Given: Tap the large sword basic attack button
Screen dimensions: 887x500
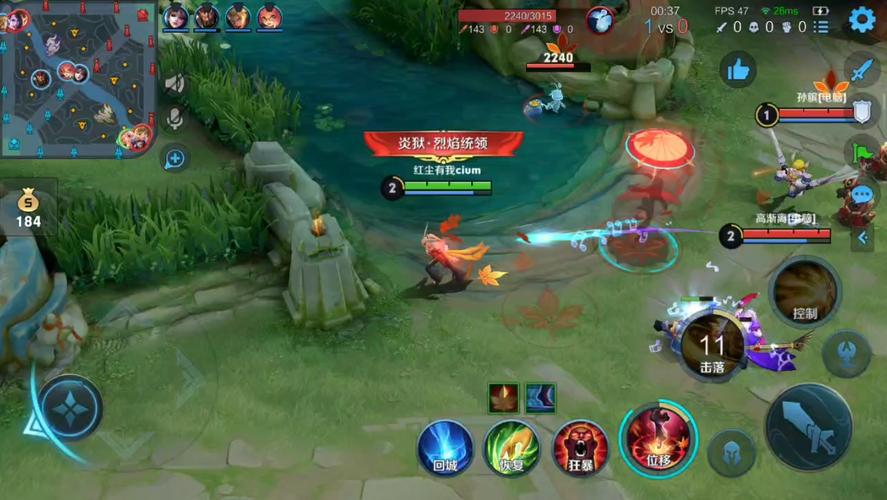Looking at the screenshot, I should coord(808,427).
